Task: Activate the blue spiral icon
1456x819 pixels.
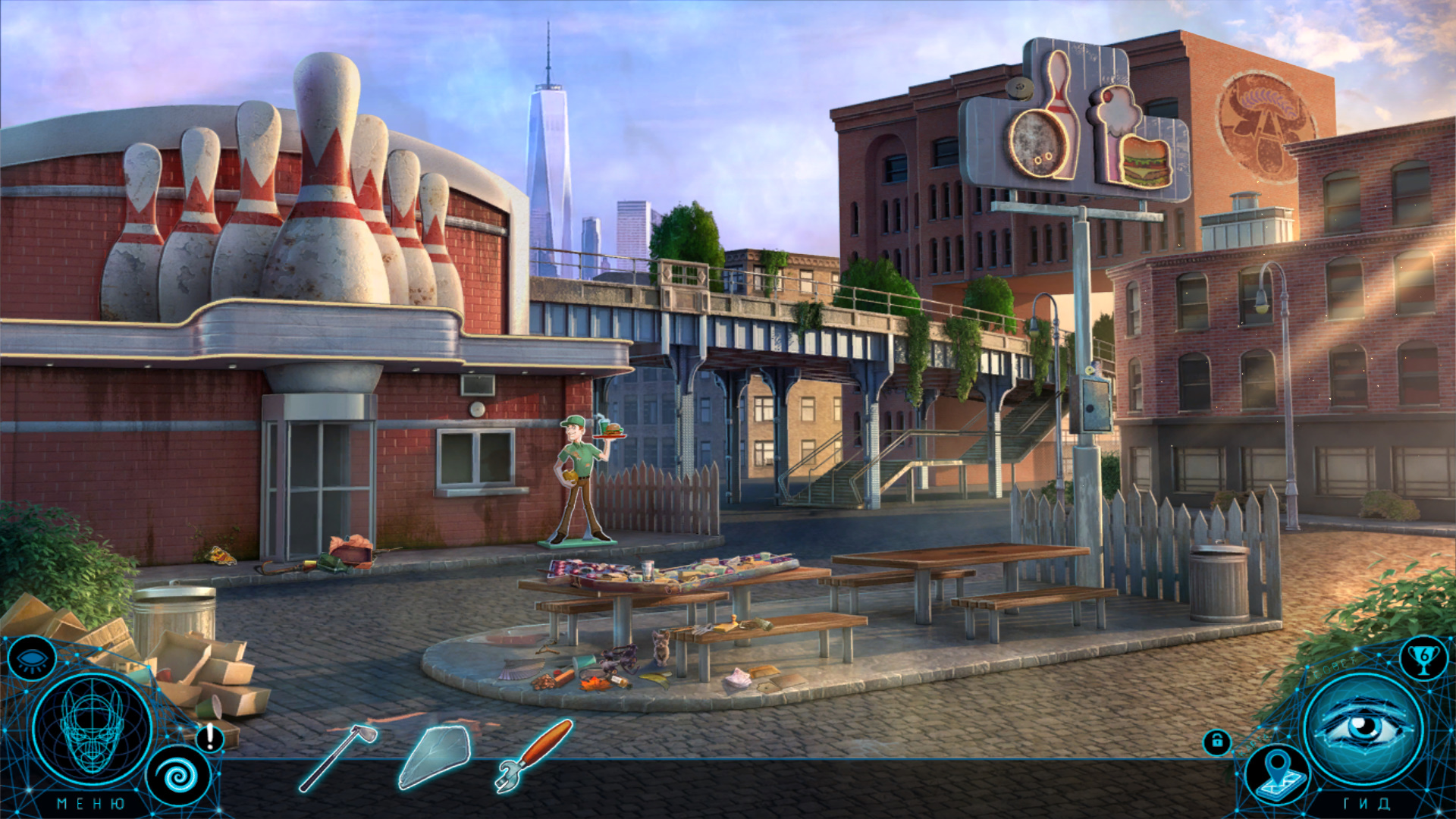Action: click(x=179, y=776)
